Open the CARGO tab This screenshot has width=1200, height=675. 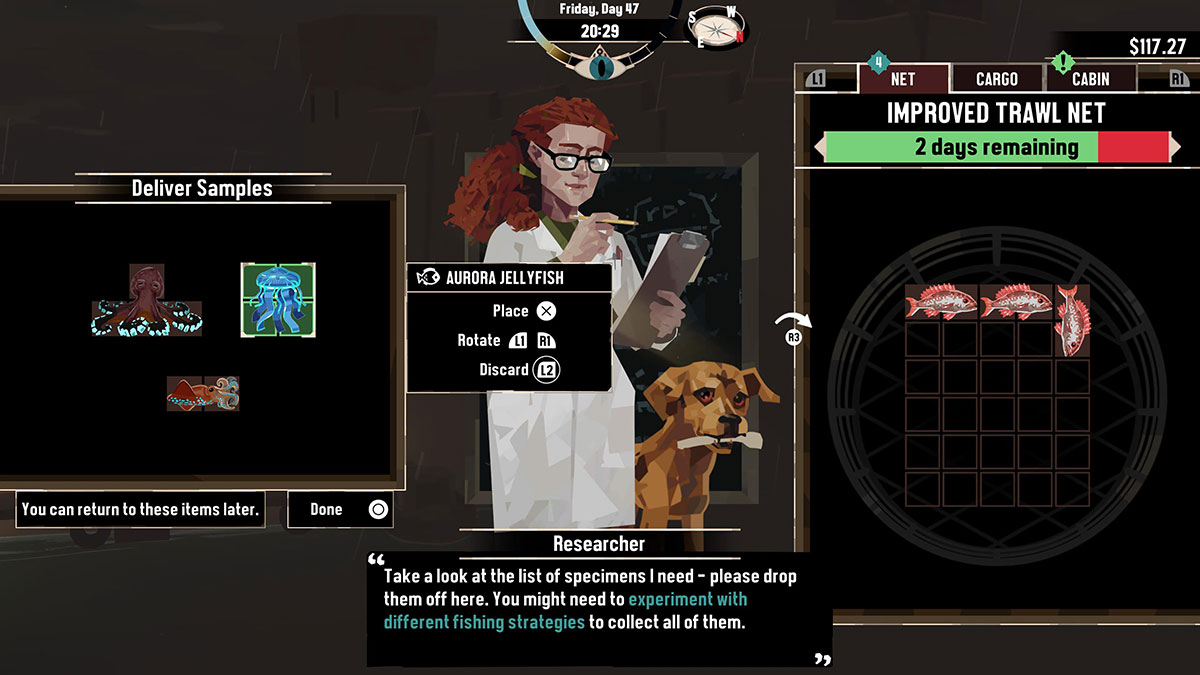[x=996, y=79]
